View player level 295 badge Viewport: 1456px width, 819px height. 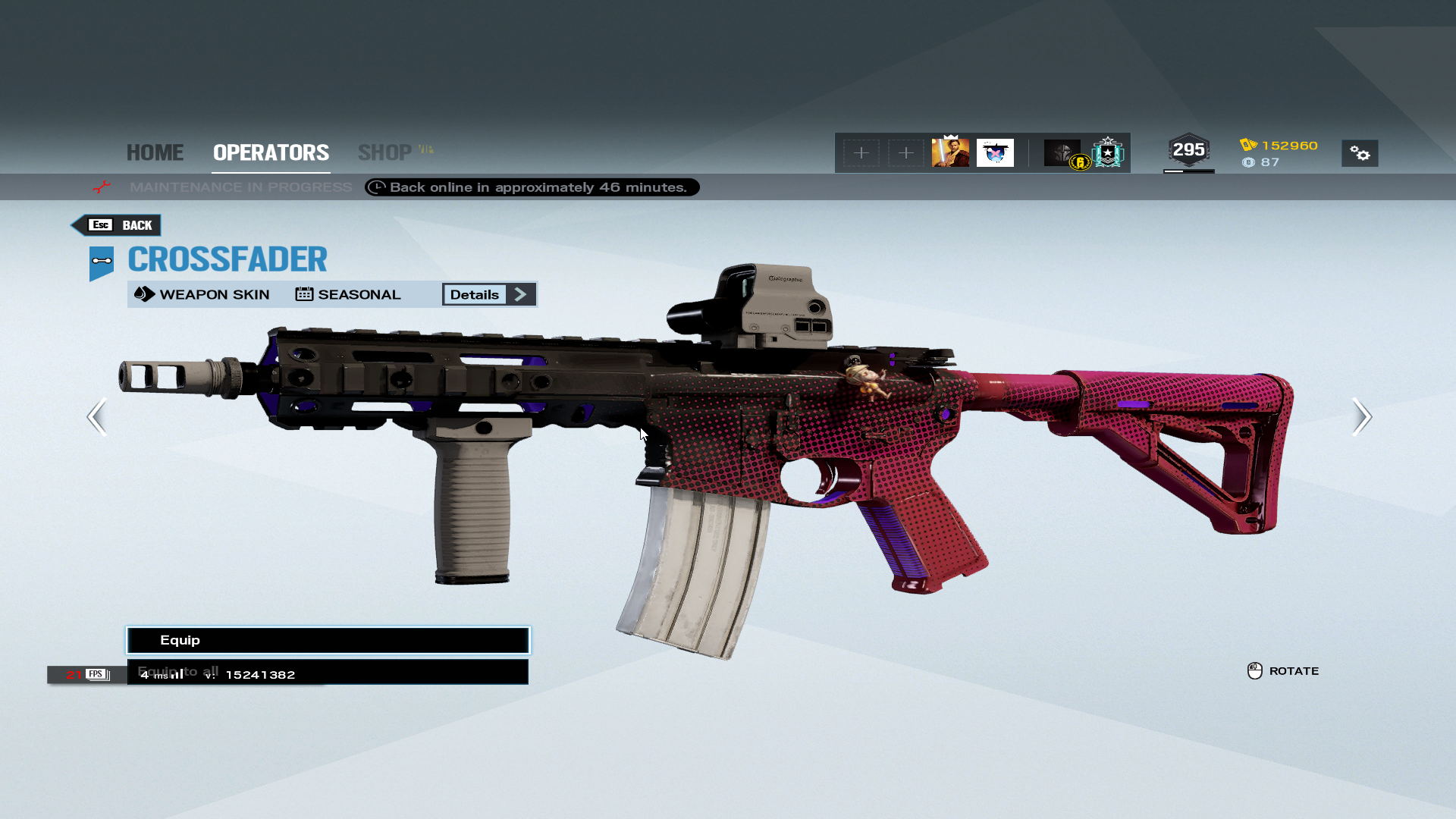coord(1188,150)
